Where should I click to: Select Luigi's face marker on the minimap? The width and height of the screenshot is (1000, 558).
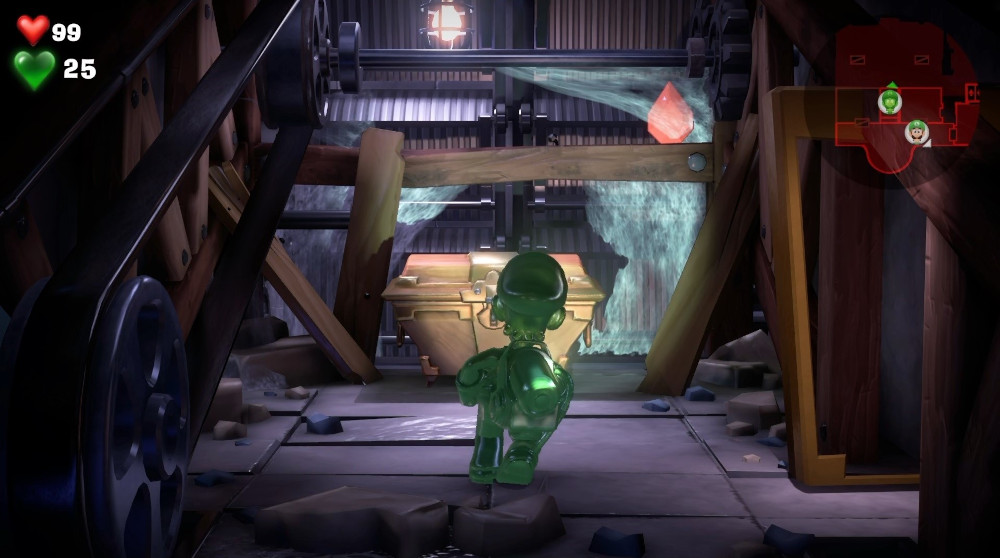tap(916, 130)
